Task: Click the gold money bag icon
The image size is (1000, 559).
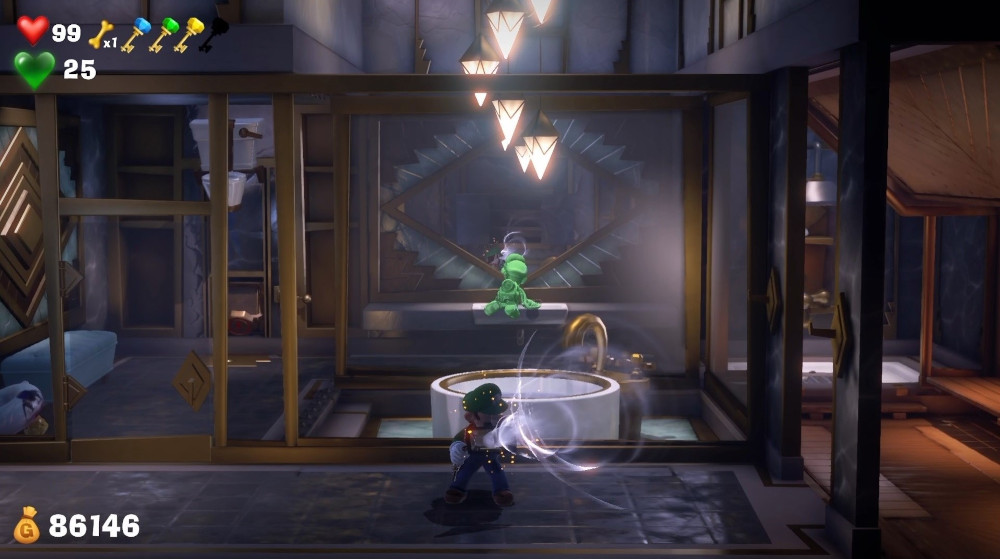Action: [x=26, y=526]
